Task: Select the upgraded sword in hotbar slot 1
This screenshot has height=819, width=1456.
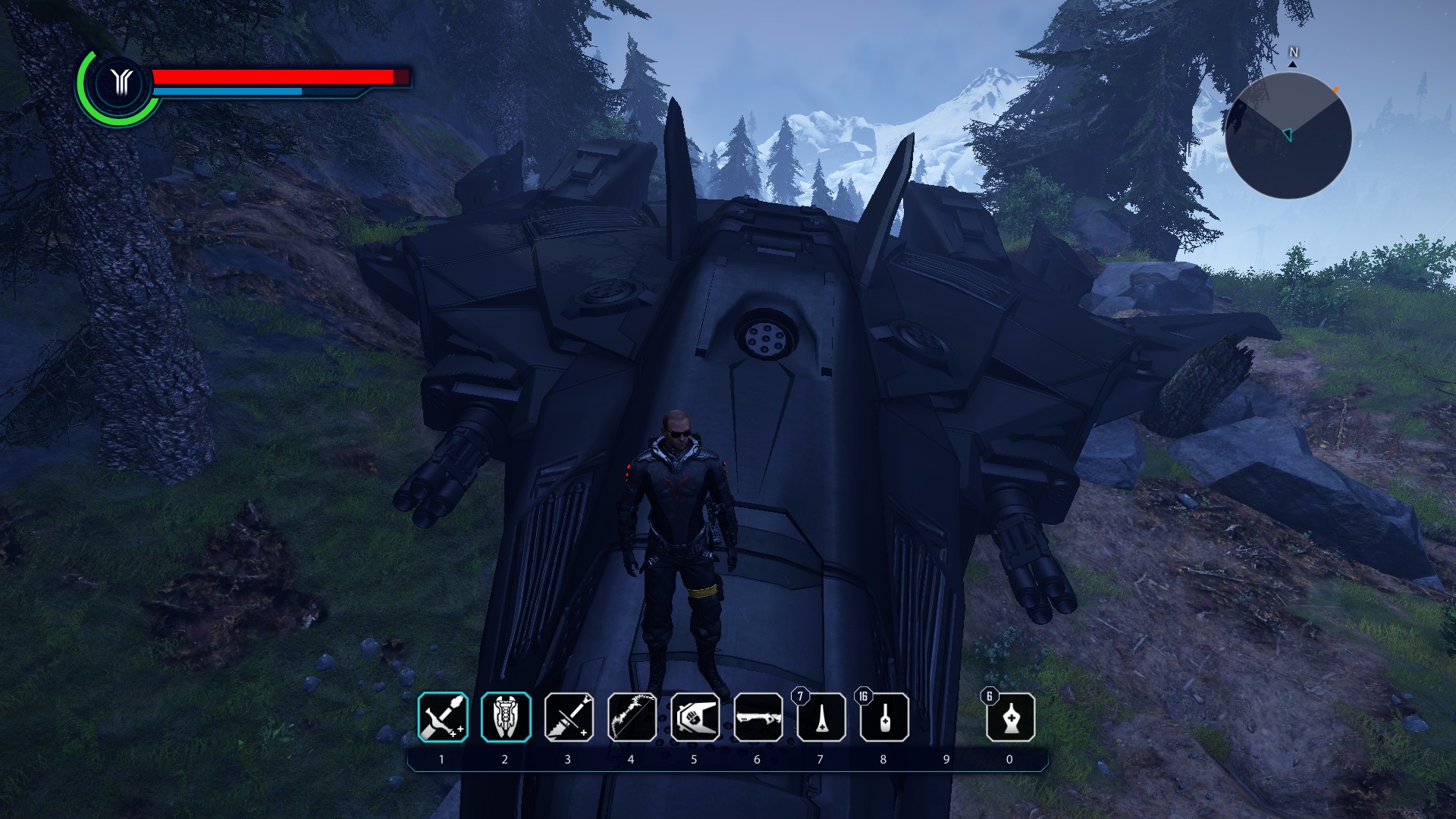Action: click(443, 717)
